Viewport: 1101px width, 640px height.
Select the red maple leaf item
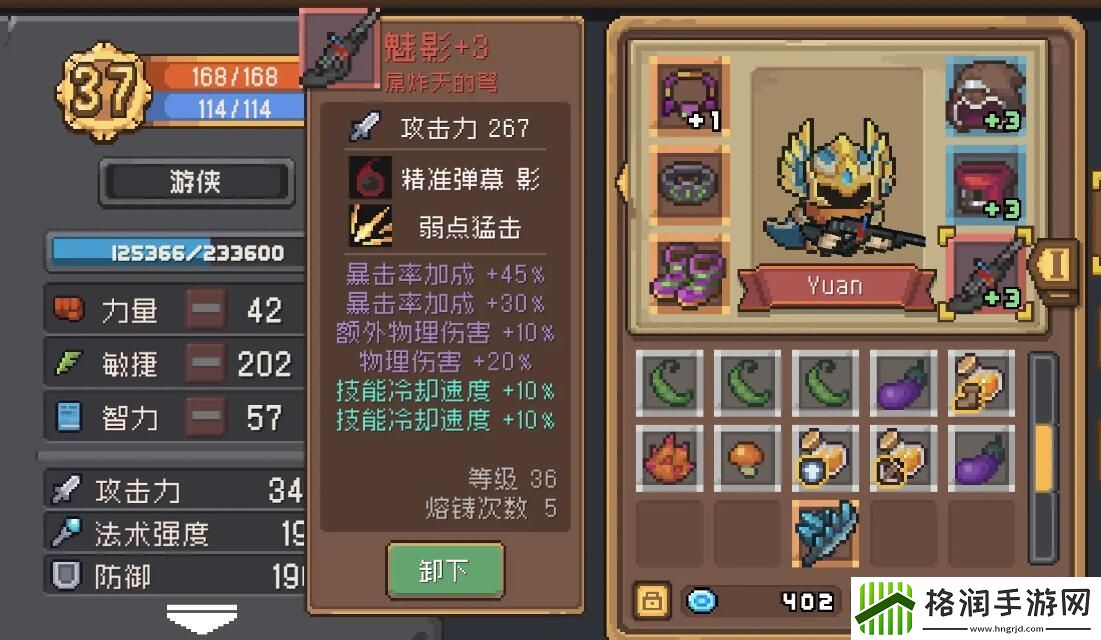tap(672, 460)
